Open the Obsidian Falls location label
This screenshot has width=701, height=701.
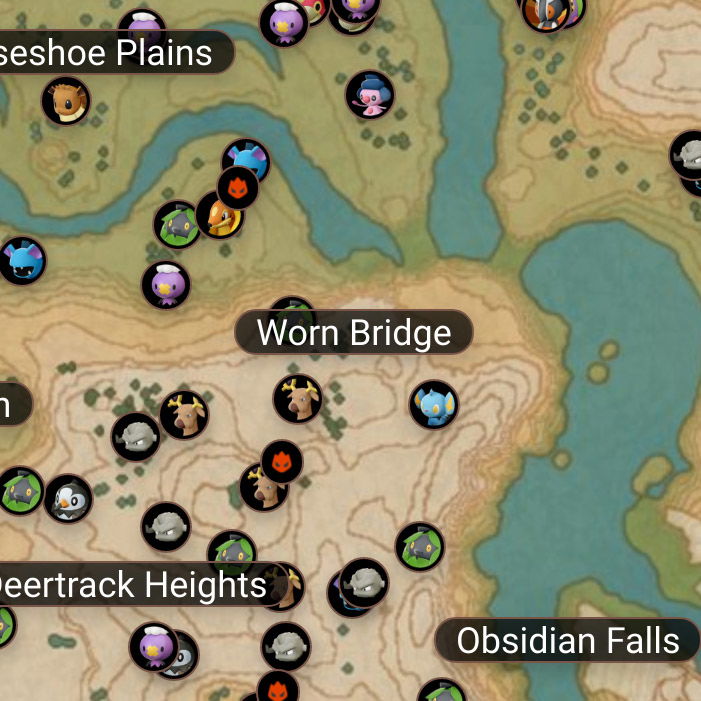click(567, 641)
